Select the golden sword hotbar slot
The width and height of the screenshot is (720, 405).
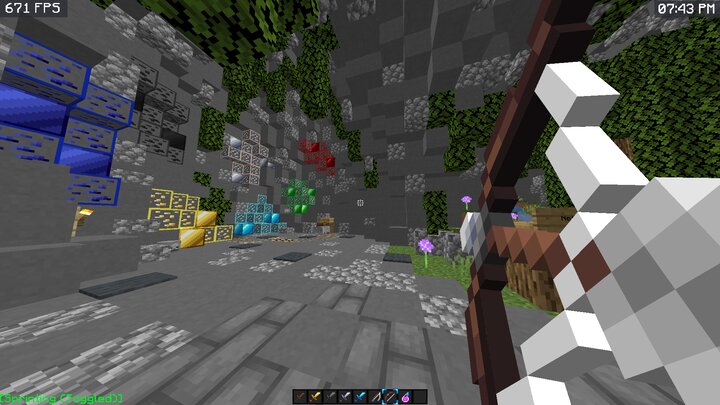tap(315, 397)
